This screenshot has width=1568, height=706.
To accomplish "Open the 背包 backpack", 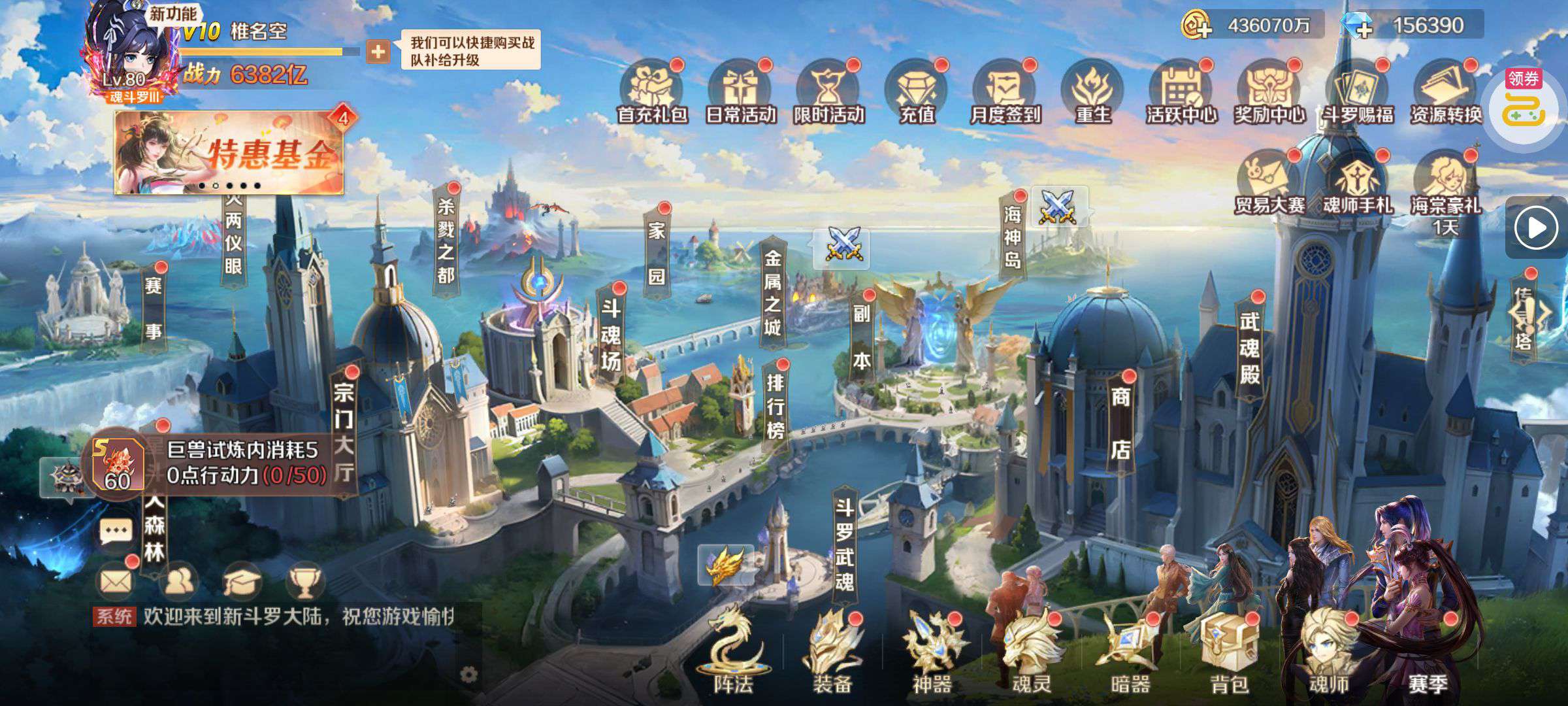I will (1229, 655).
